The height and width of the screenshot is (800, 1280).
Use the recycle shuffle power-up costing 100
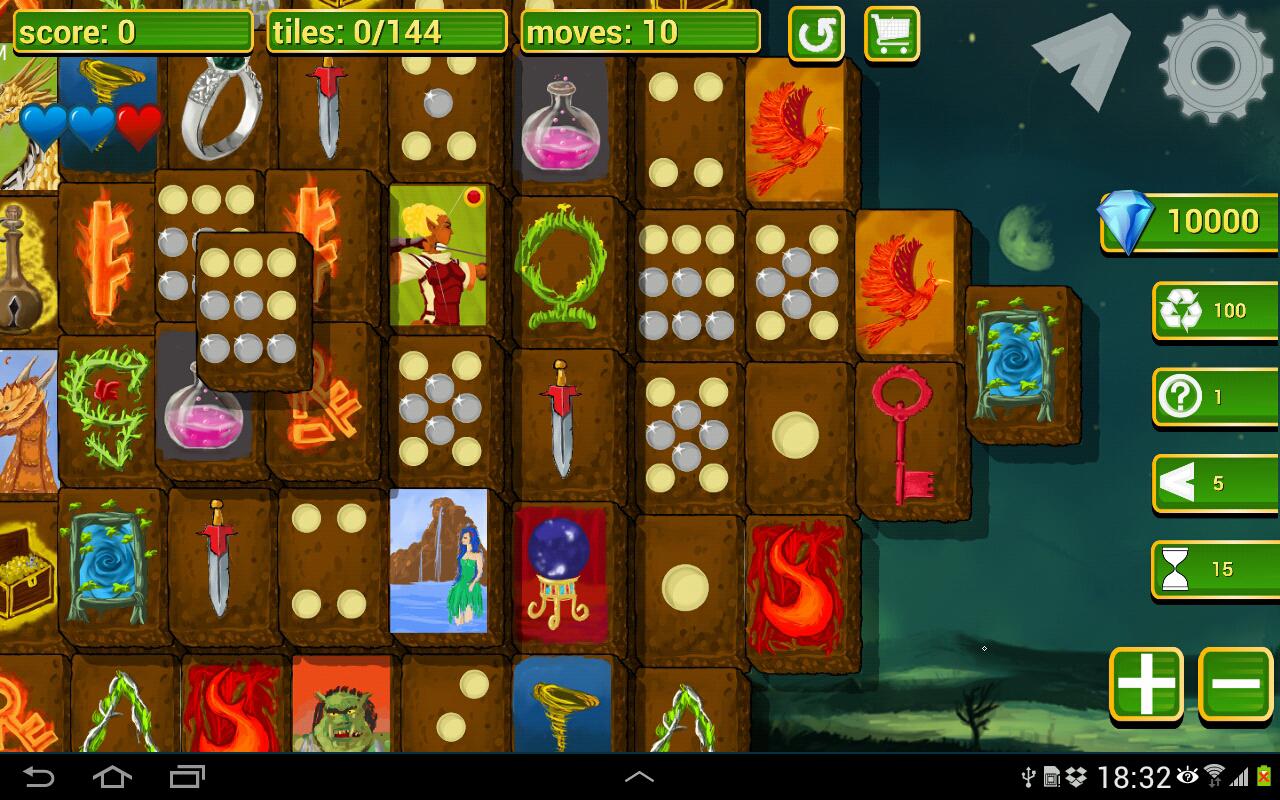[x=1213, y=311]
